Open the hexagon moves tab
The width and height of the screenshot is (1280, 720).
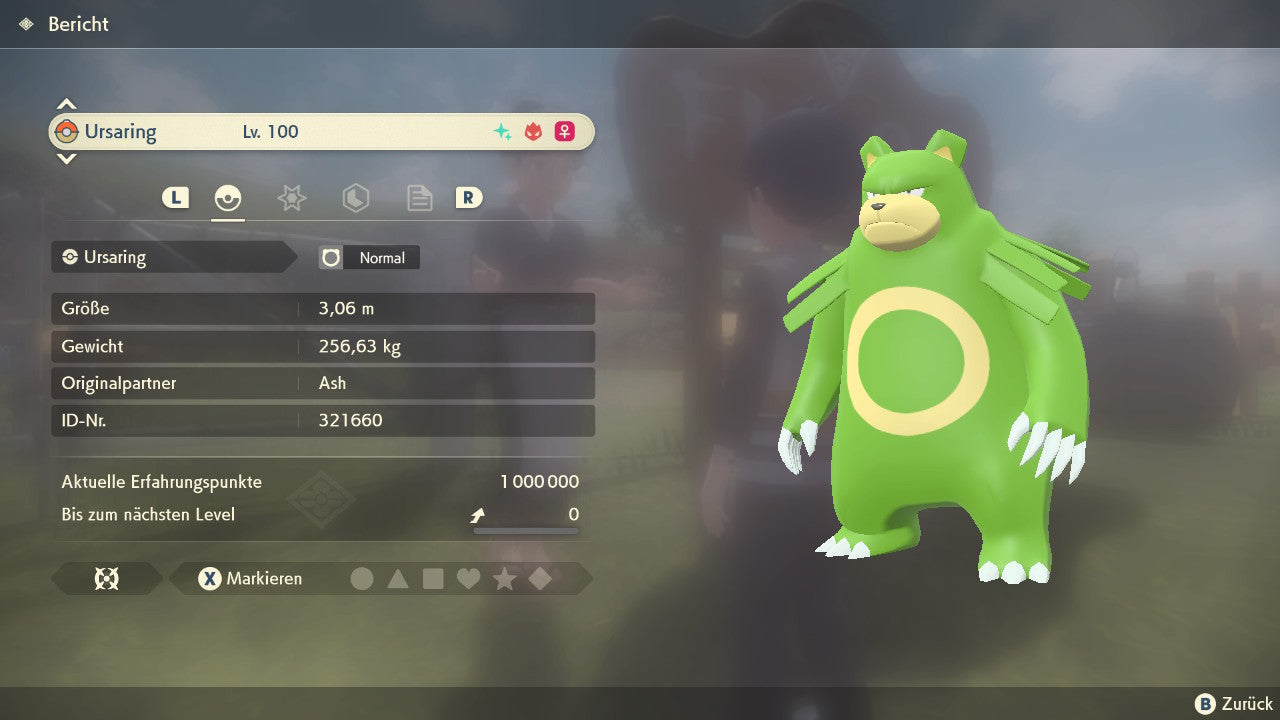coord(355,198)
